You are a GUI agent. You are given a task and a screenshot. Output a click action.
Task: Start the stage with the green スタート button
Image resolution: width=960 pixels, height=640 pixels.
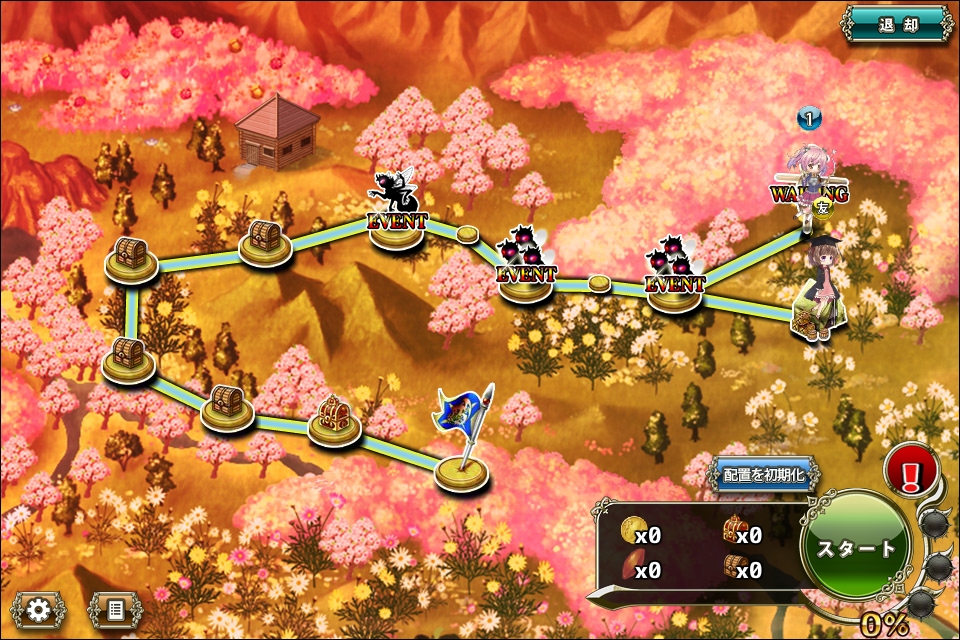tap(857, 547)
